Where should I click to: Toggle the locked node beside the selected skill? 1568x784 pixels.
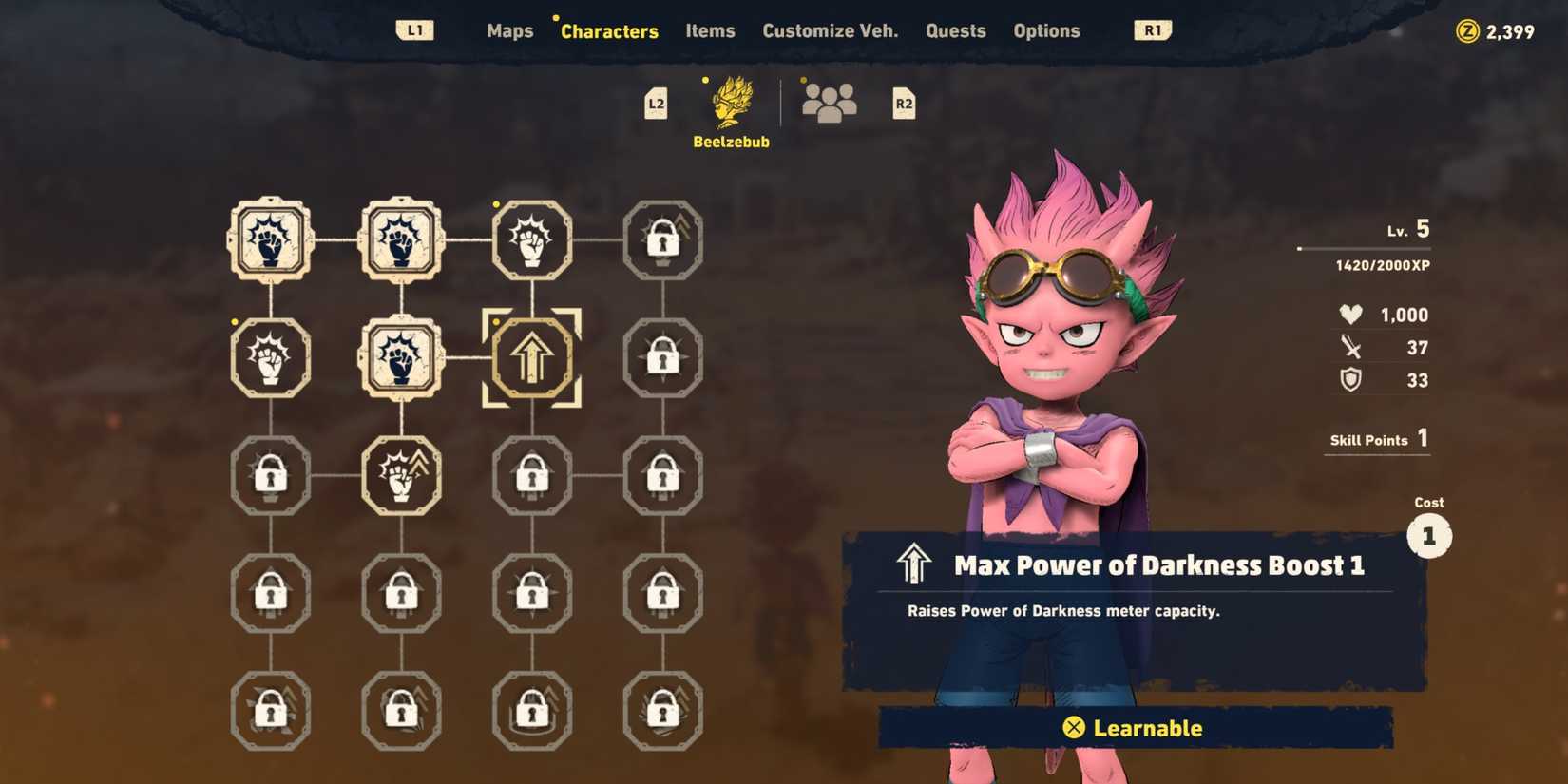pyautogui.click(x=662, y=358)
